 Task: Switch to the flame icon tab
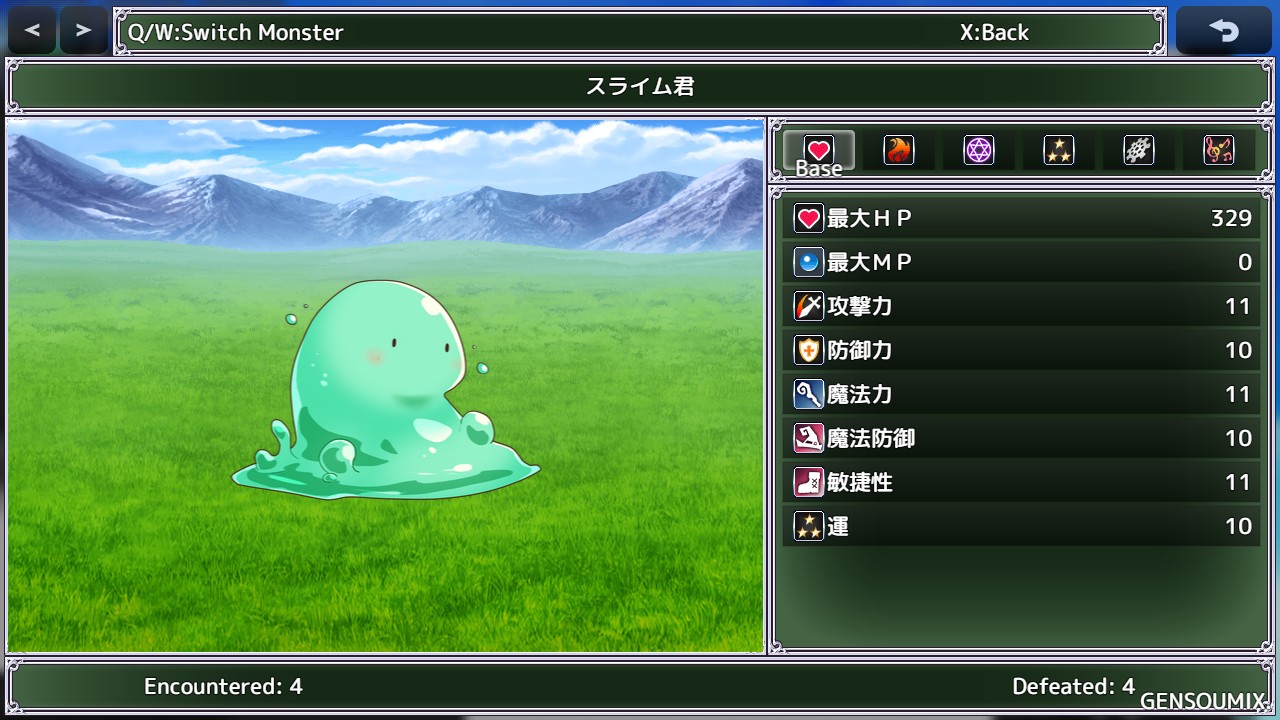tap(899, 150)
